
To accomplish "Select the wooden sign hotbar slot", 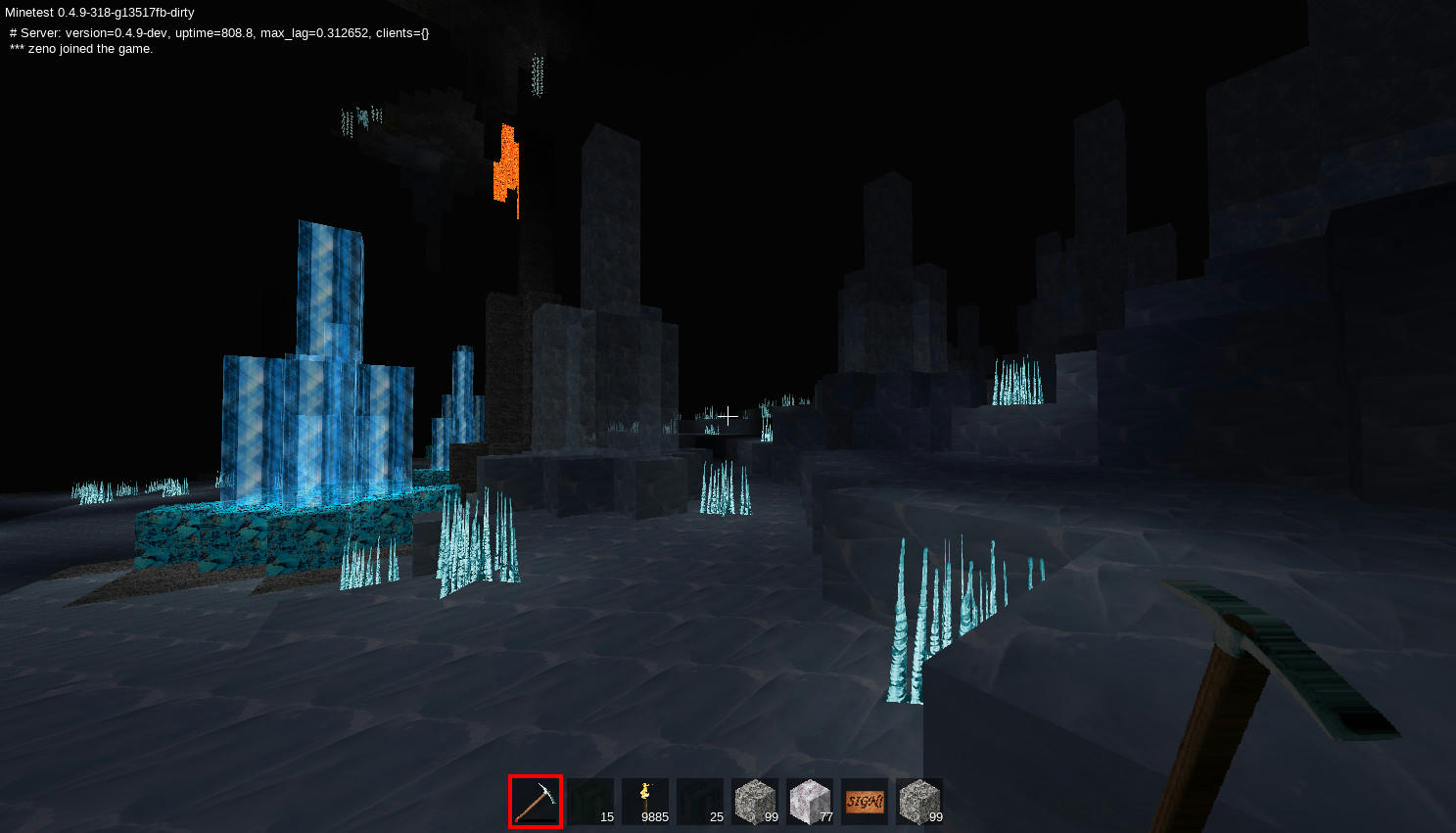I will (x=865, y=802).
